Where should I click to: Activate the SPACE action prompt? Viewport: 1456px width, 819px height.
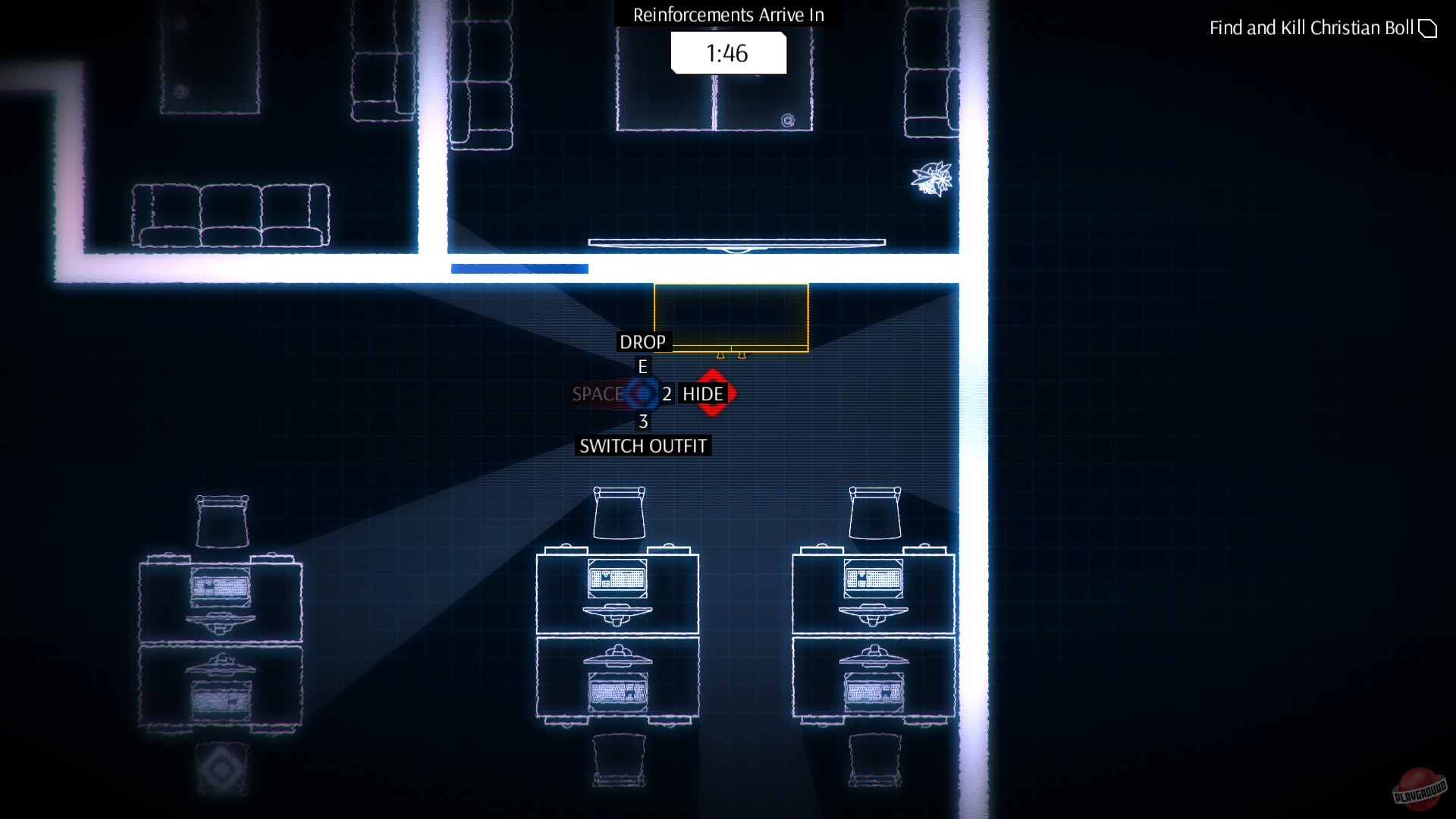tap(598, 394)
